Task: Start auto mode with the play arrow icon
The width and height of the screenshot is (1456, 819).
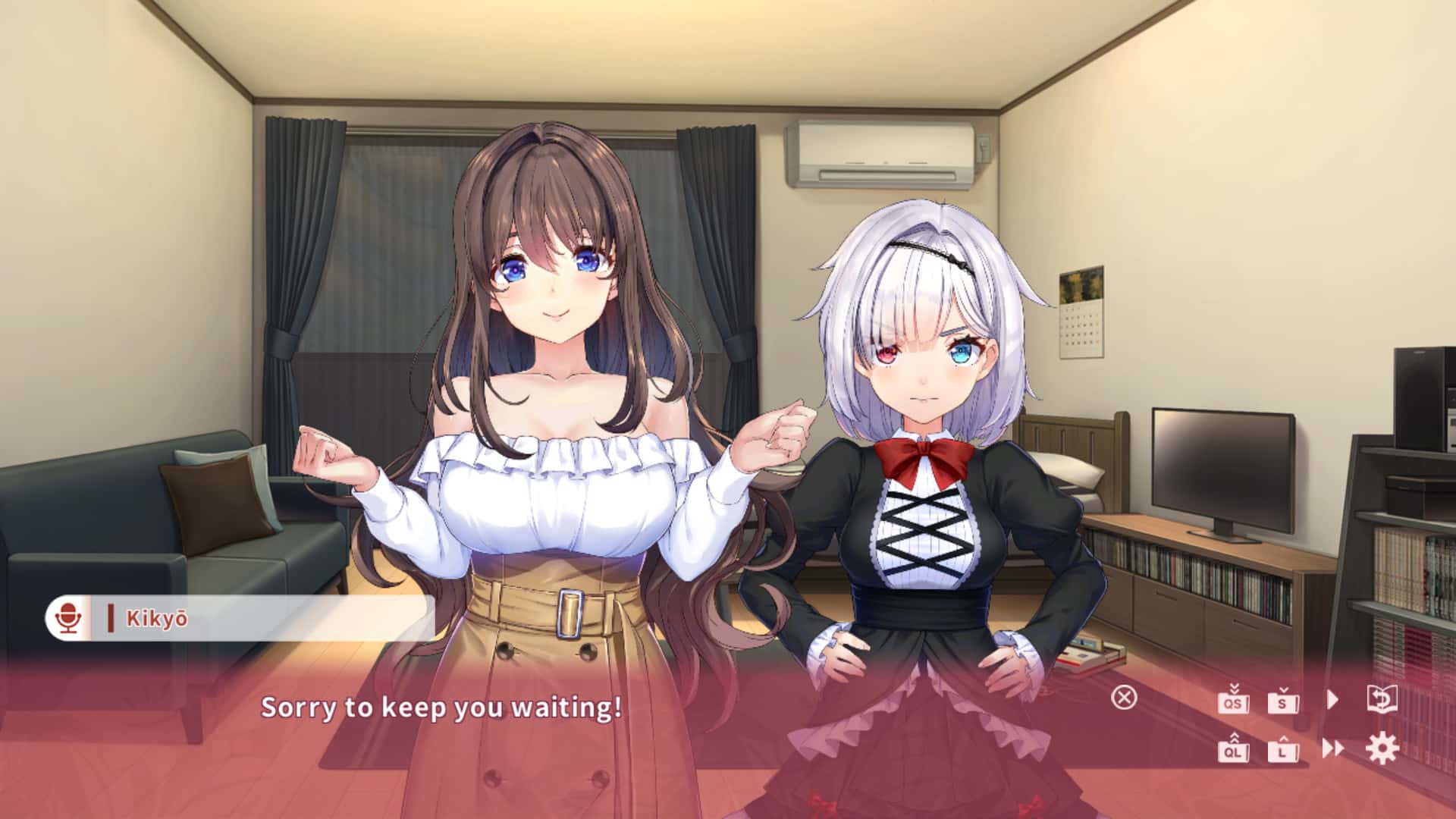Action: pyautogui.click(x=1332, y=699)
